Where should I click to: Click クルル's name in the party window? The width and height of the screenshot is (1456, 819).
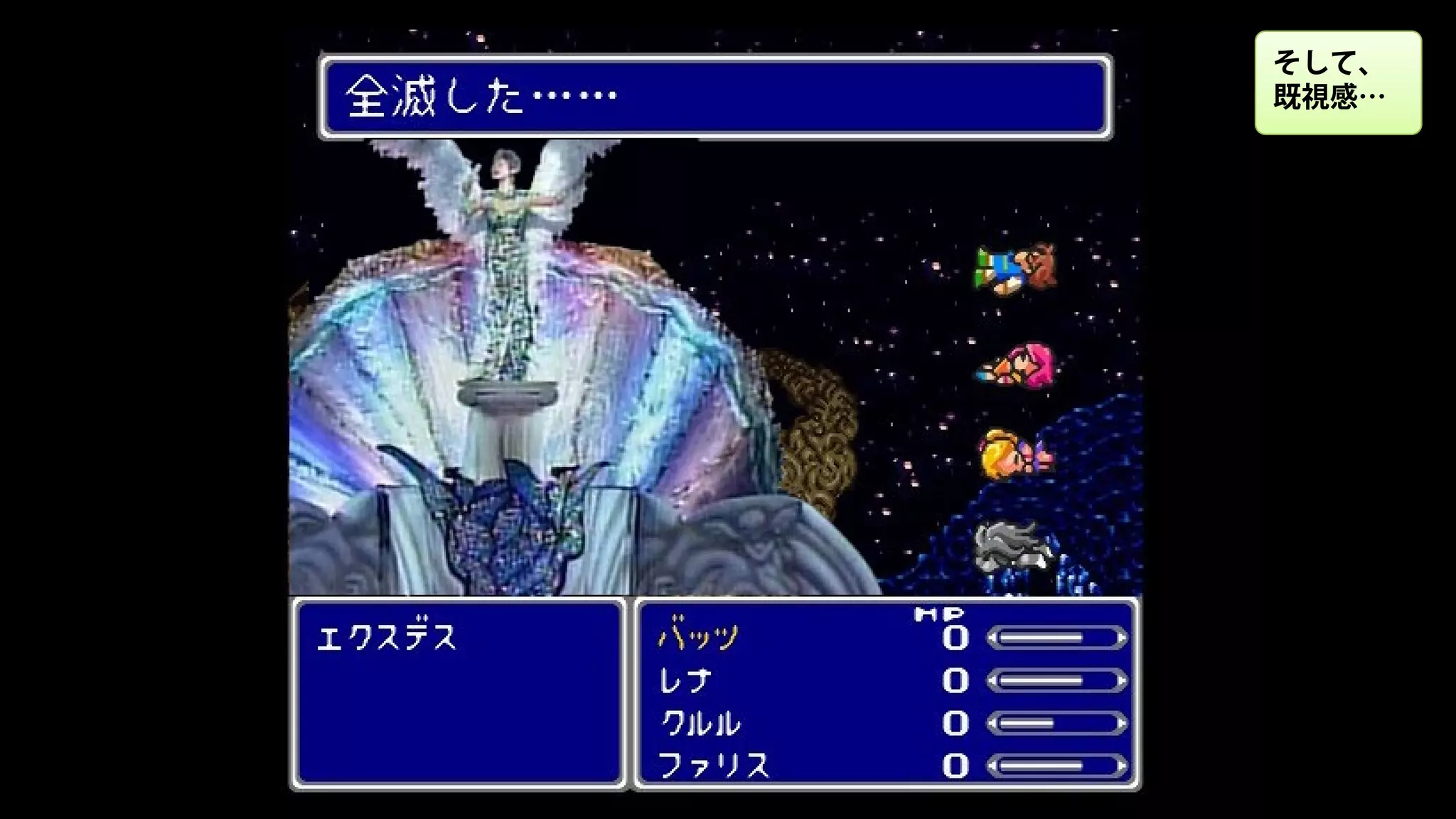700,723
